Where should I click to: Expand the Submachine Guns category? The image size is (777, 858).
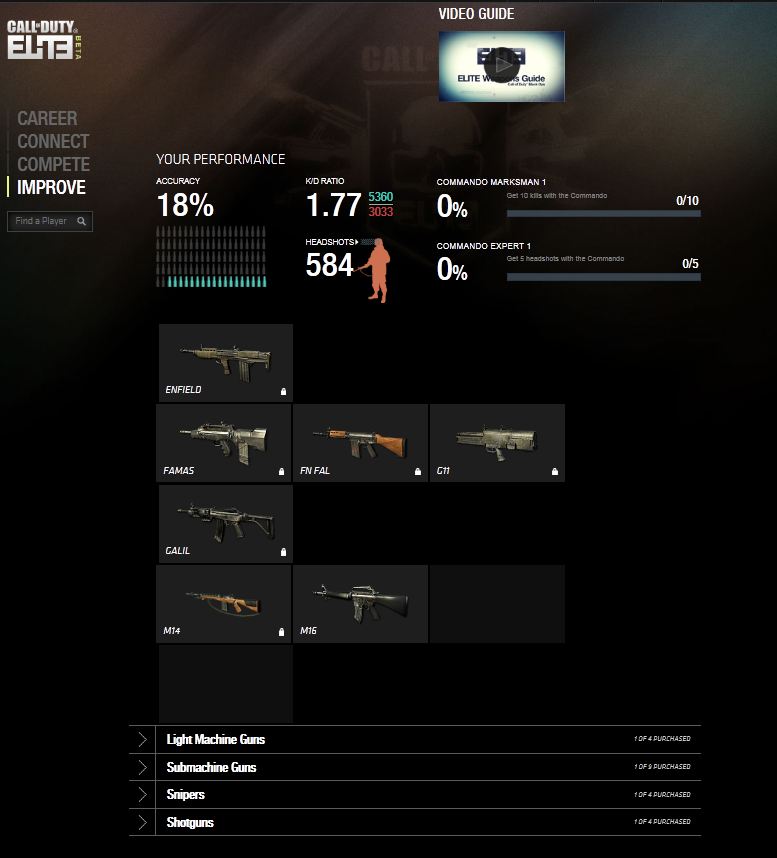coord(211,768)
